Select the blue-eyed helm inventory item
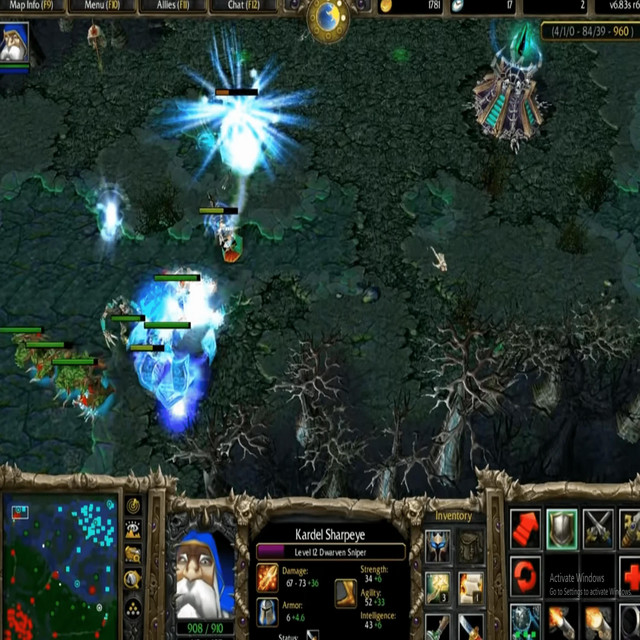Screen dimensions: 640x640 (x=438, y=546)
